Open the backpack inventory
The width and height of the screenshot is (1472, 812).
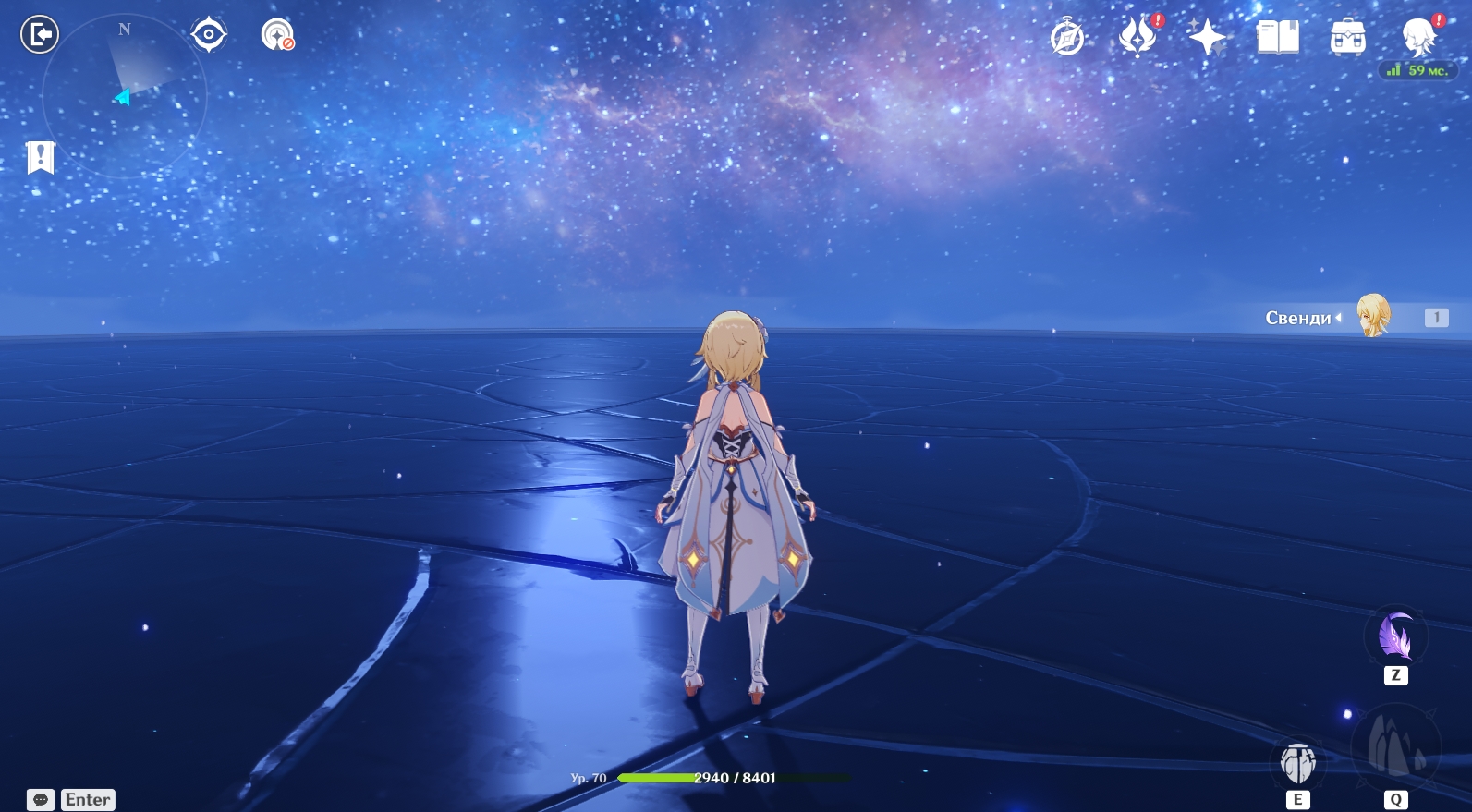(x=1347, y=38)
